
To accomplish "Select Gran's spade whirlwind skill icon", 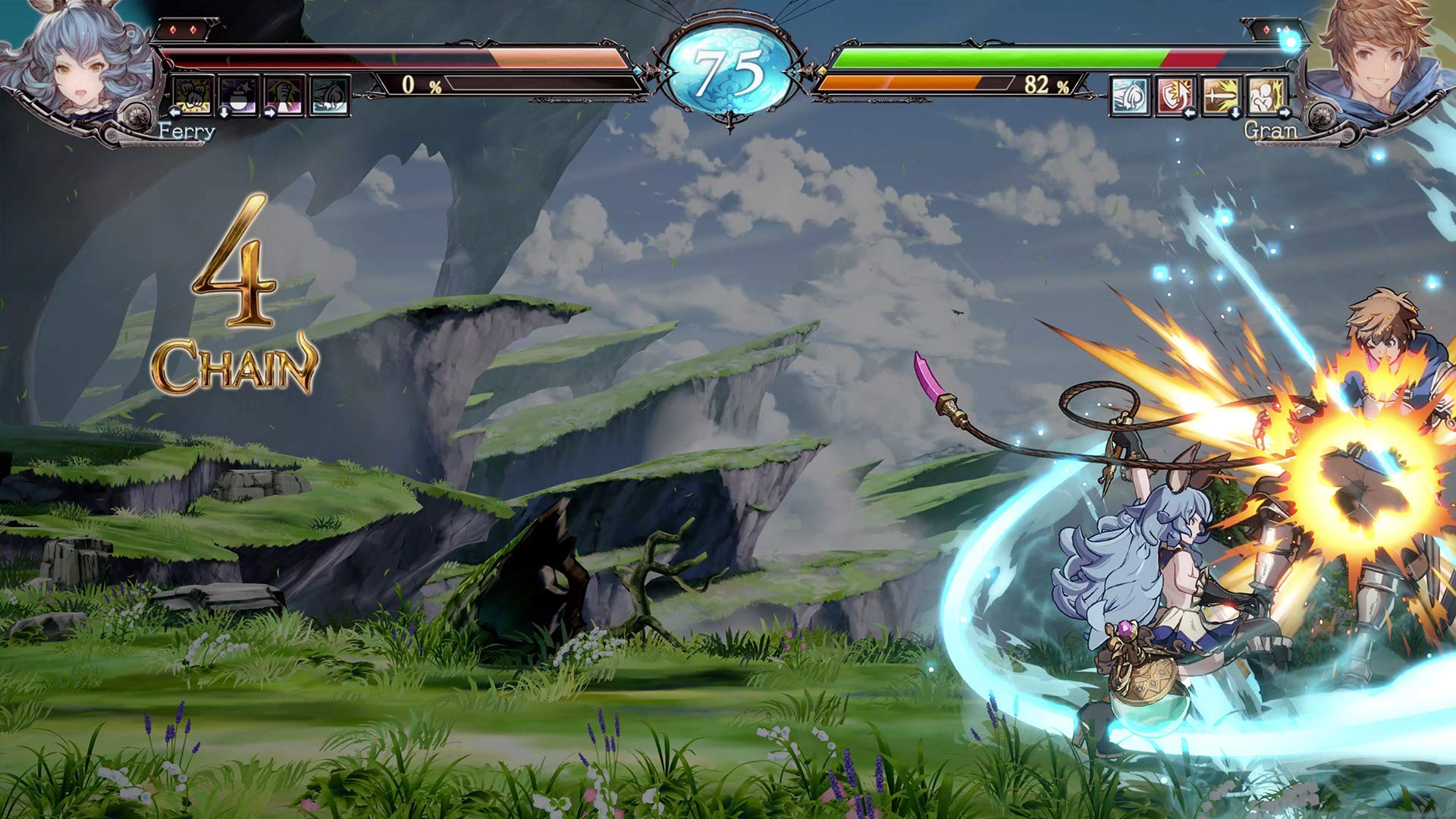I will click(1129, 96).
